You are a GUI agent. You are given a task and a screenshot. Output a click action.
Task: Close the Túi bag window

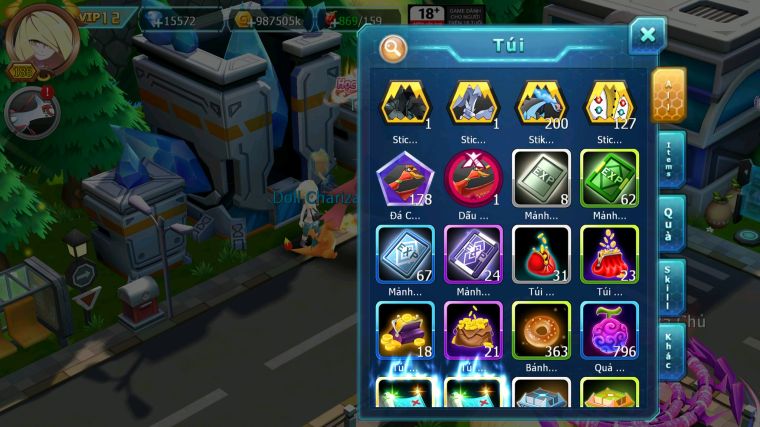[x=647, y=36]
